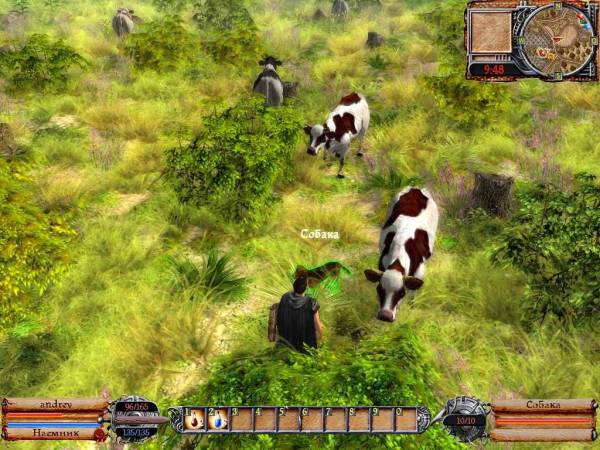The height and width of the screenshot is (450, 600).
Task: Click the Собака target name panel
Action: coord(543,405)
